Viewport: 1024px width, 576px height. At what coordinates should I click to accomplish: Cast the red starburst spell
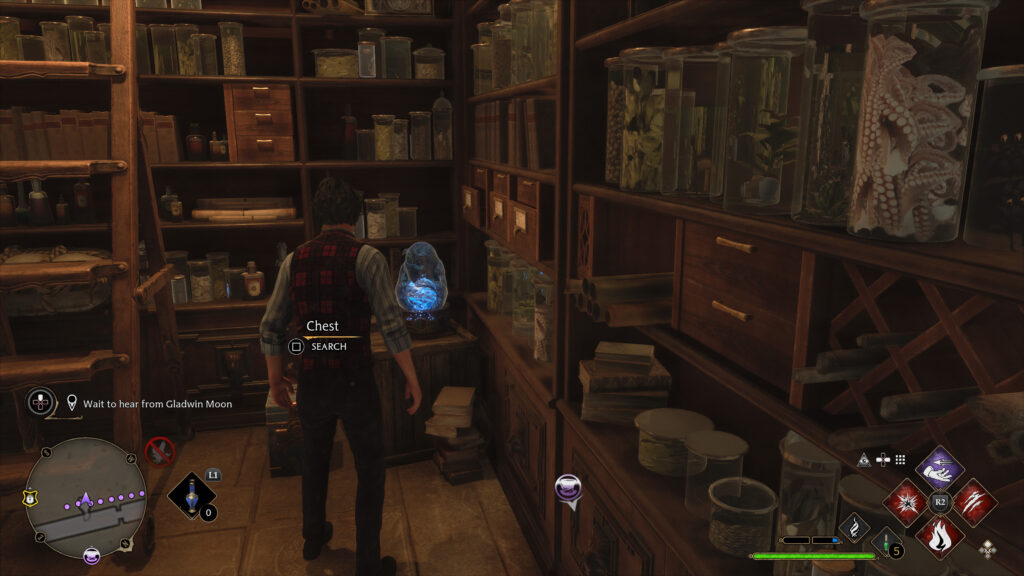click(908, 500)
